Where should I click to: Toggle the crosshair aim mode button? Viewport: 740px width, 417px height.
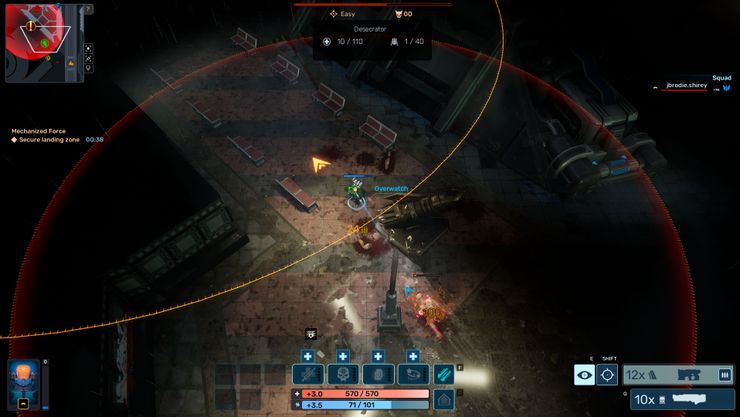607,375
